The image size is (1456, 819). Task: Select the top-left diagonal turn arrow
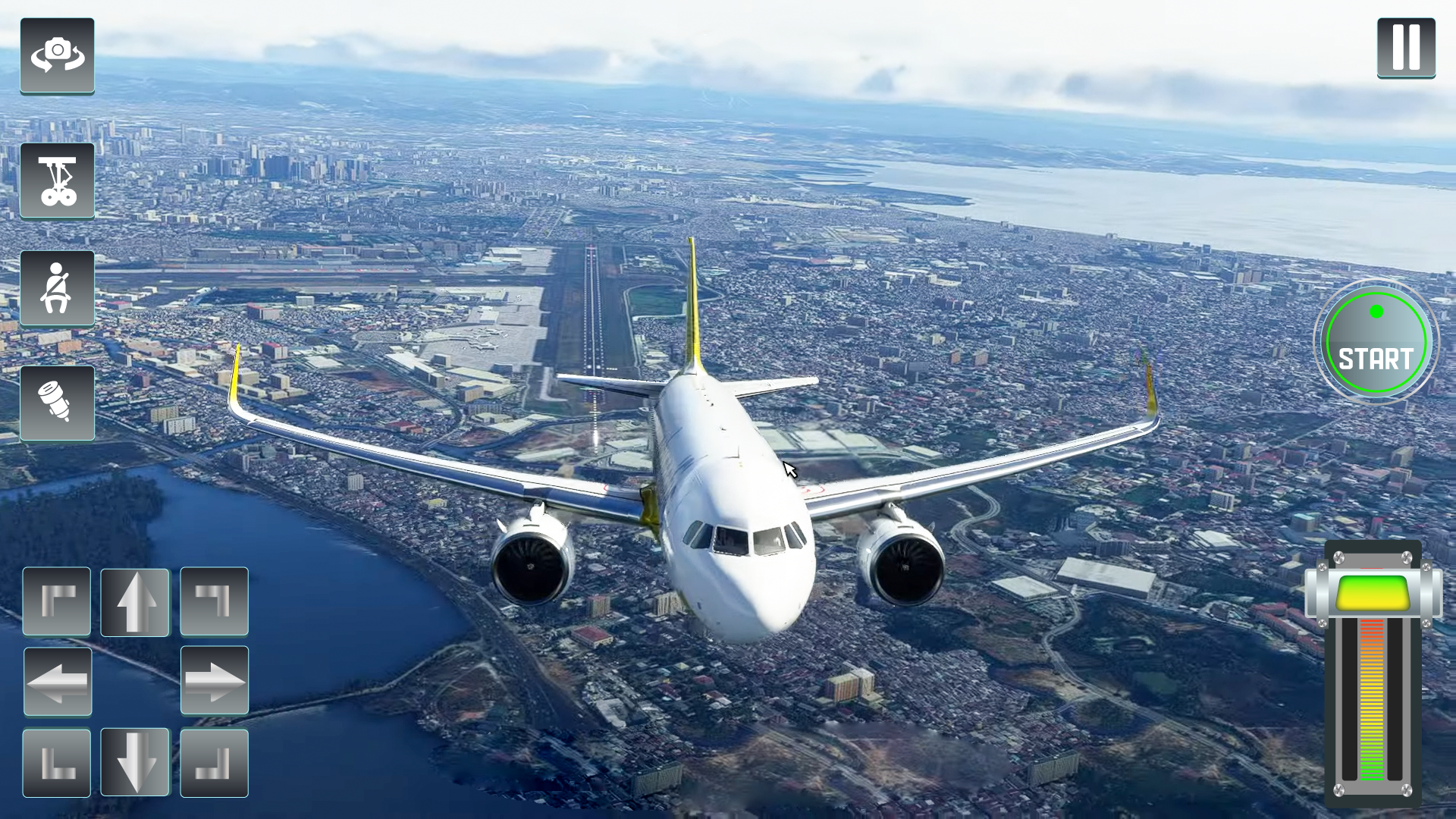click(57, 601)
